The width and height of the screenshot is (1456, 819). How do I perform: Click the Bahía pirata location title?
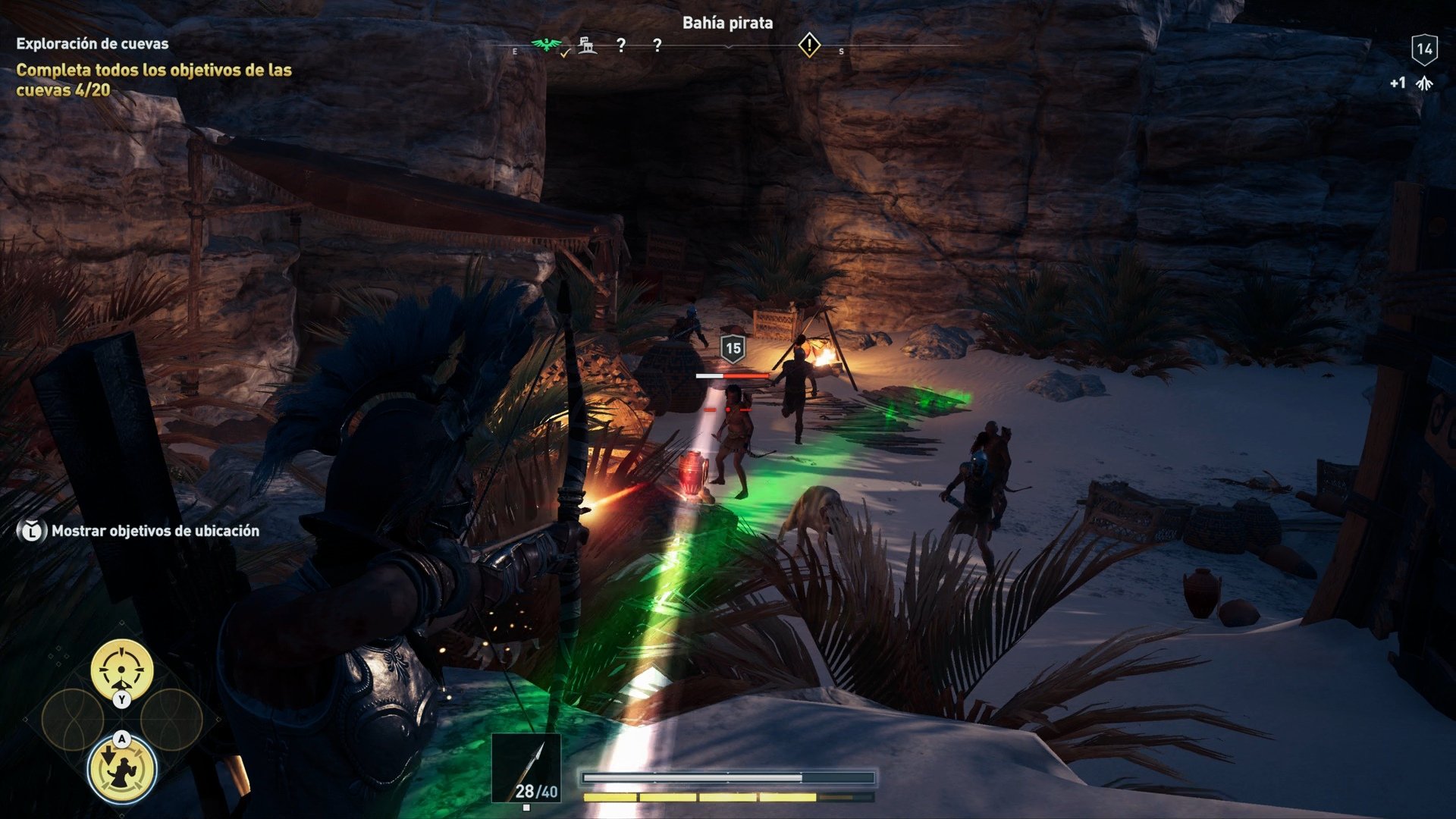(x=728, y=23)
